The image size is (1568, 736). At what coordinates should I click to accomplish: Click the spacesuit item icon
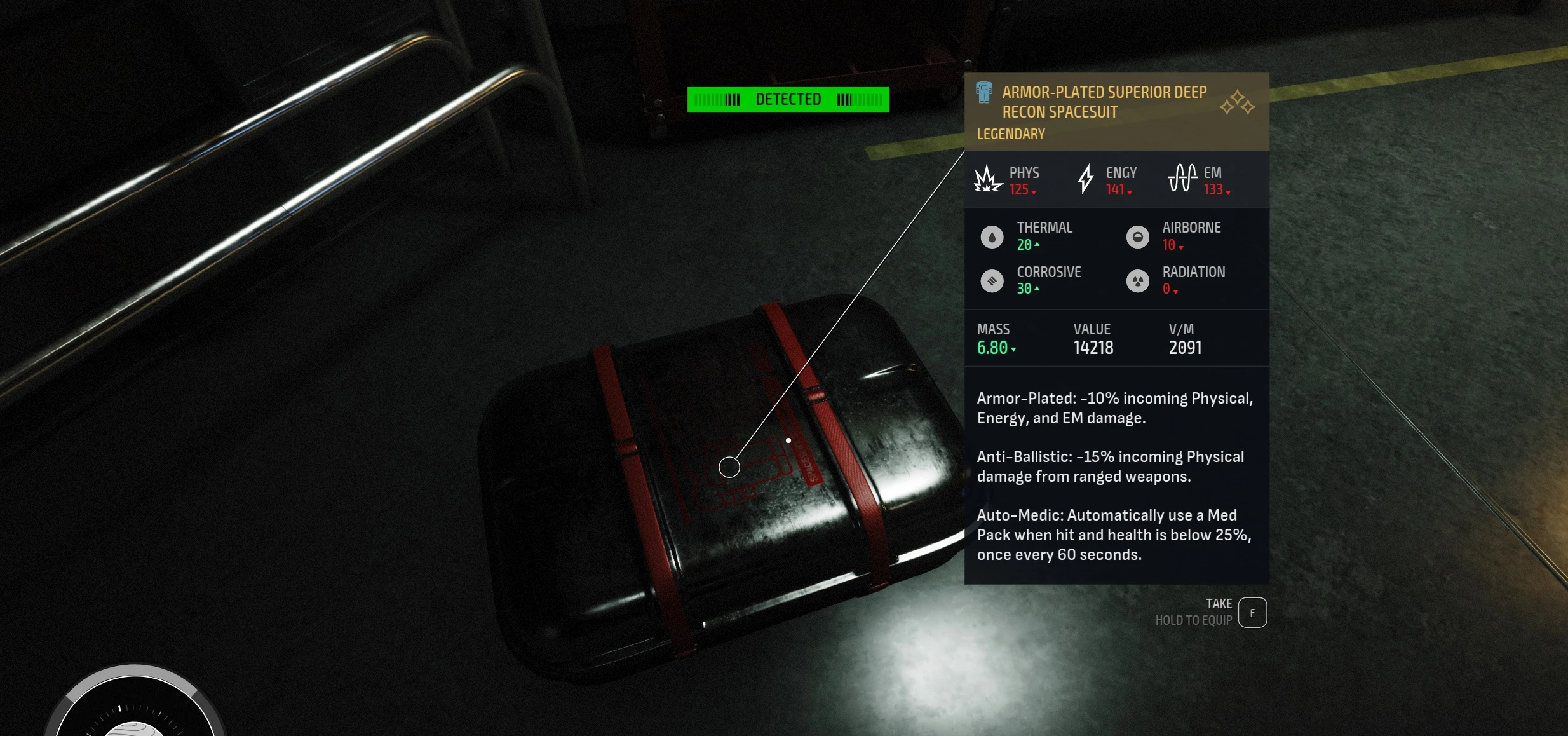(984, 93)
